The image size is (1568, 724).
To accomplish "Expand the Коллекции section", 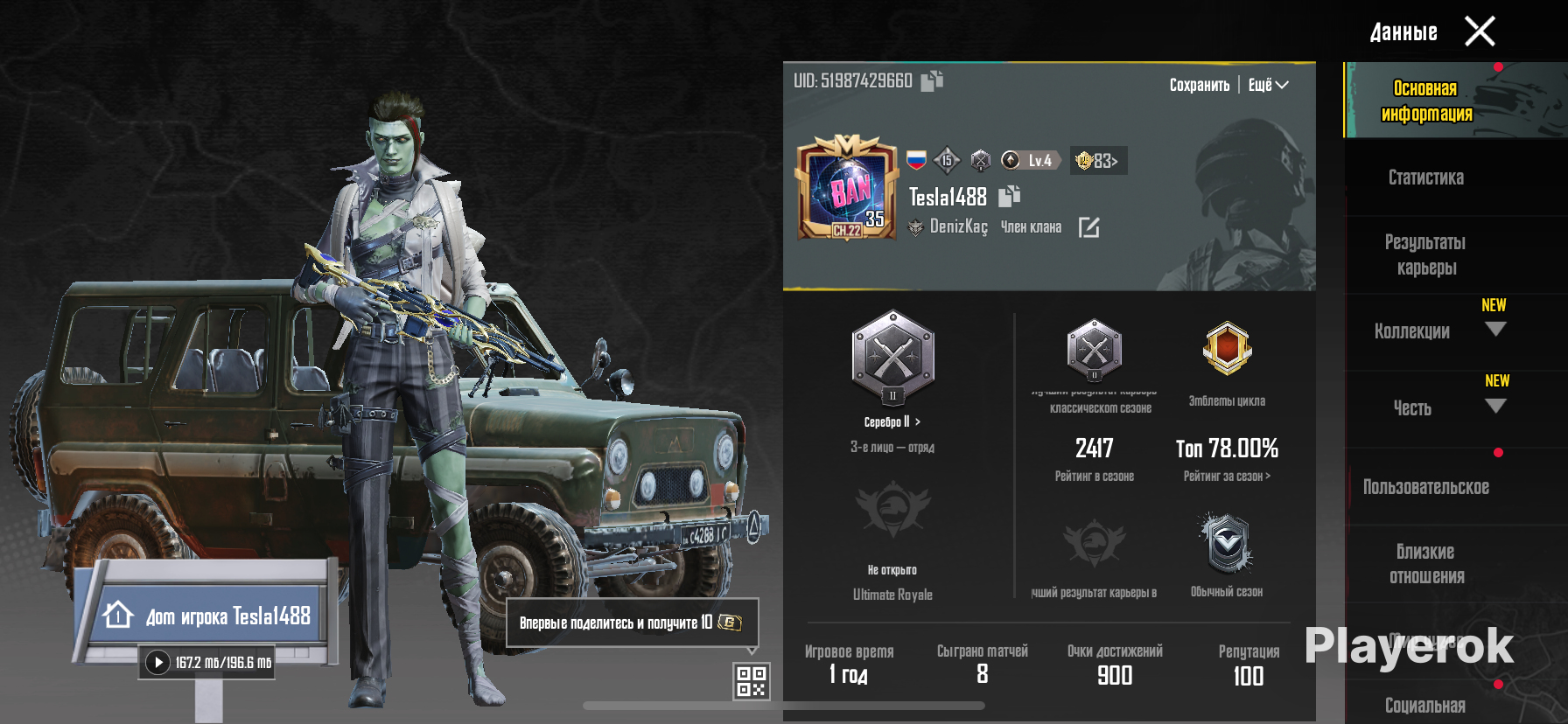I will pyautogui.click(x=1495, y=330).
